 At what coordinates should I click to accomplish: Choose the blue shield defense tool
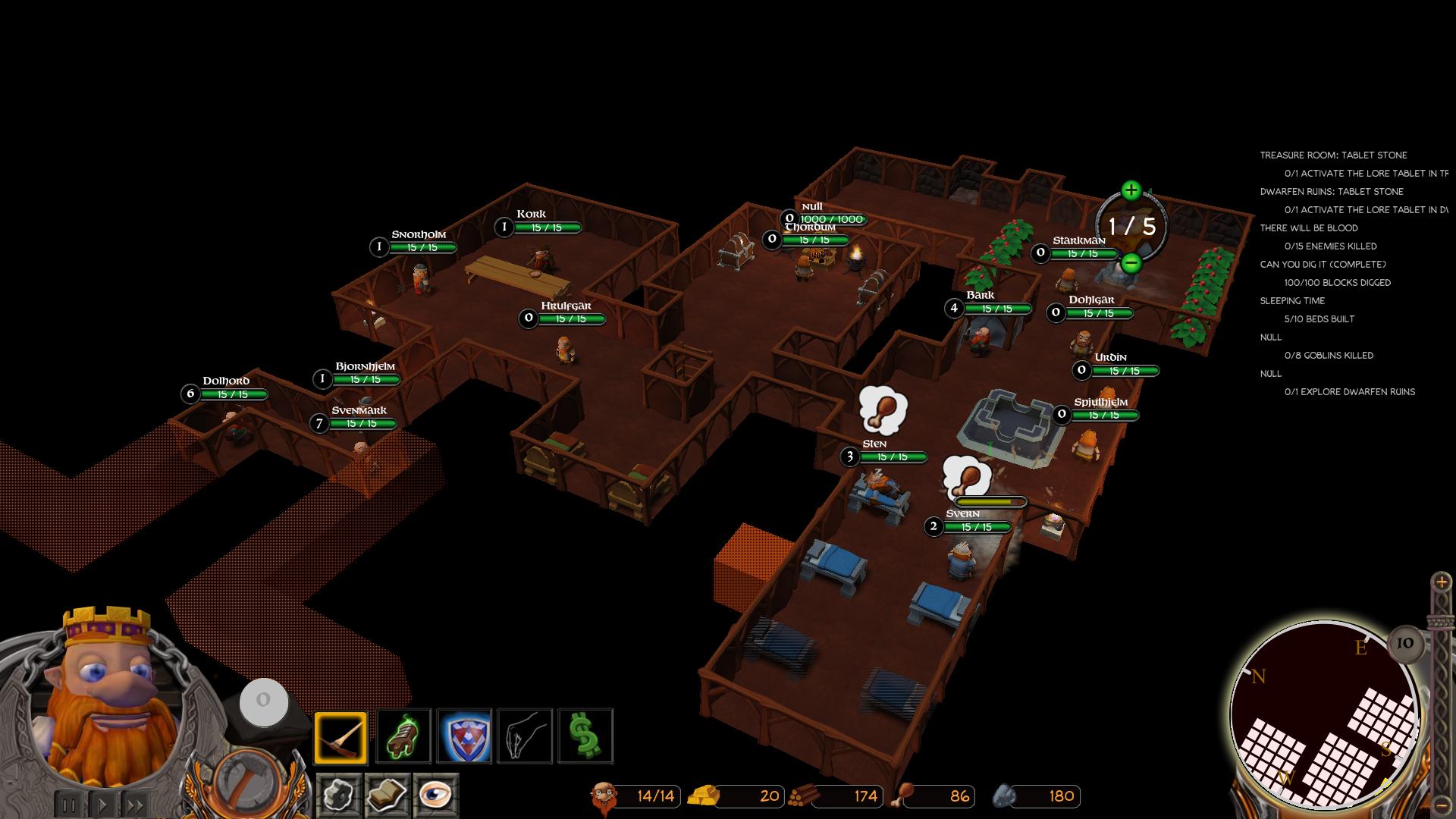coord(464,737)
